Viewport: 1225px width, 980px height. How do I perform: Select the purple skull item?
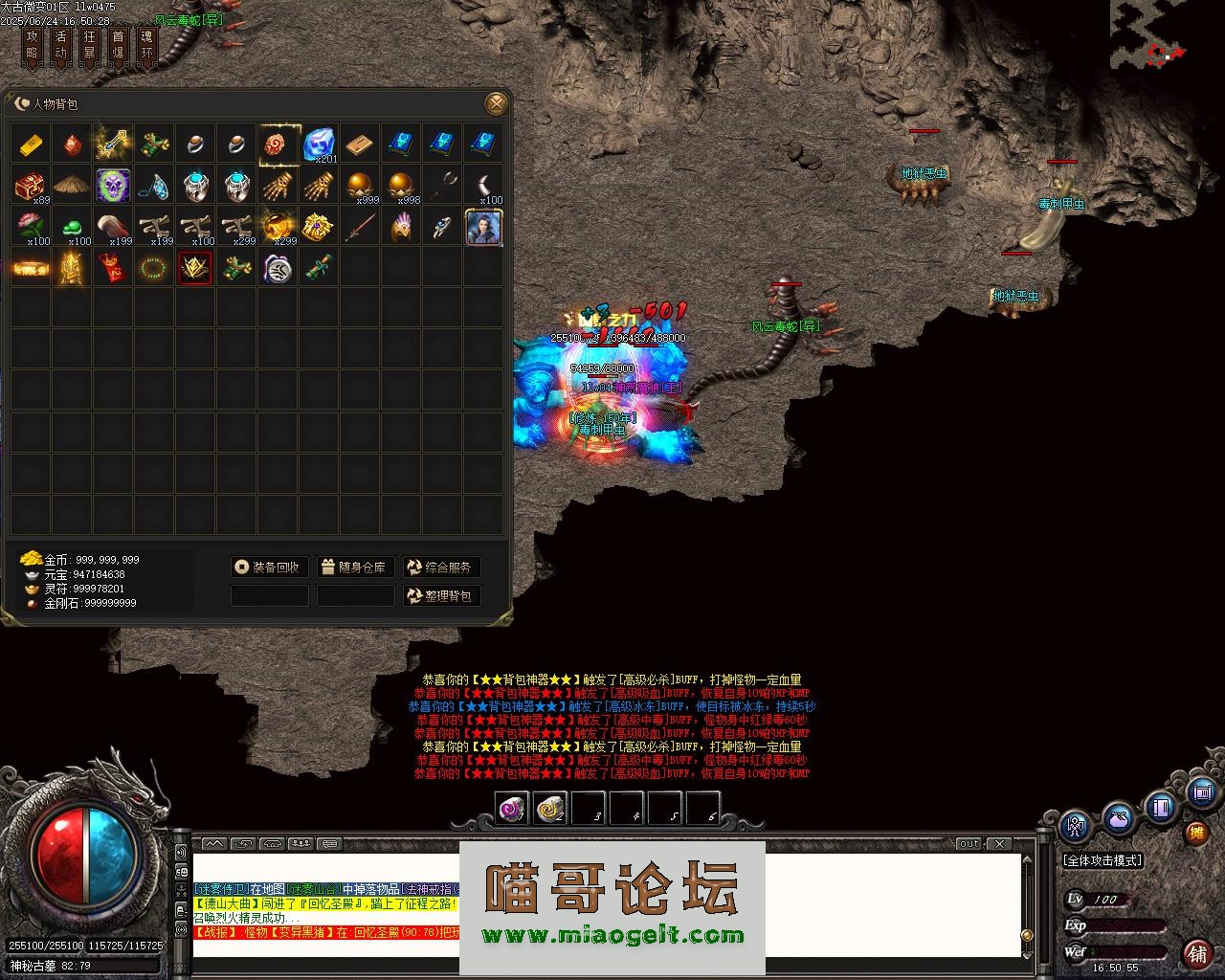tap(113, 186)
